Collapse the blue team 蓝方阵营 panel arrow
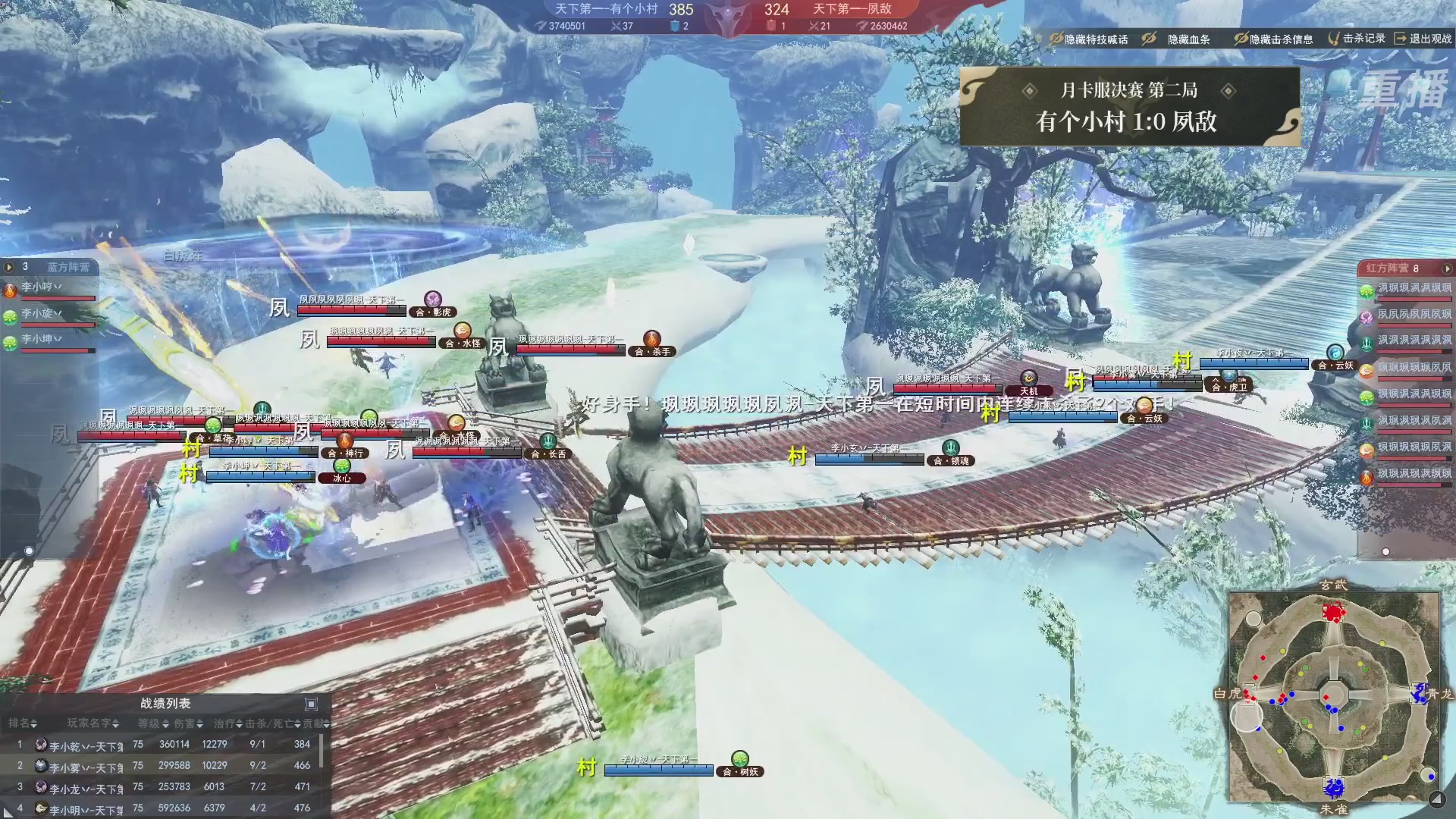 [x=9, y=267]
